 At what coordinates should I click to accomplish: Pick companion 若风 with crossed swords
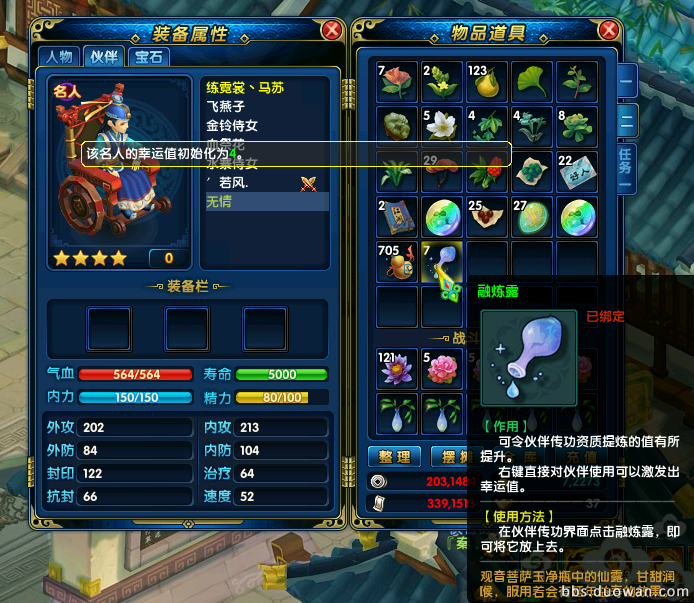pos(233,183)
